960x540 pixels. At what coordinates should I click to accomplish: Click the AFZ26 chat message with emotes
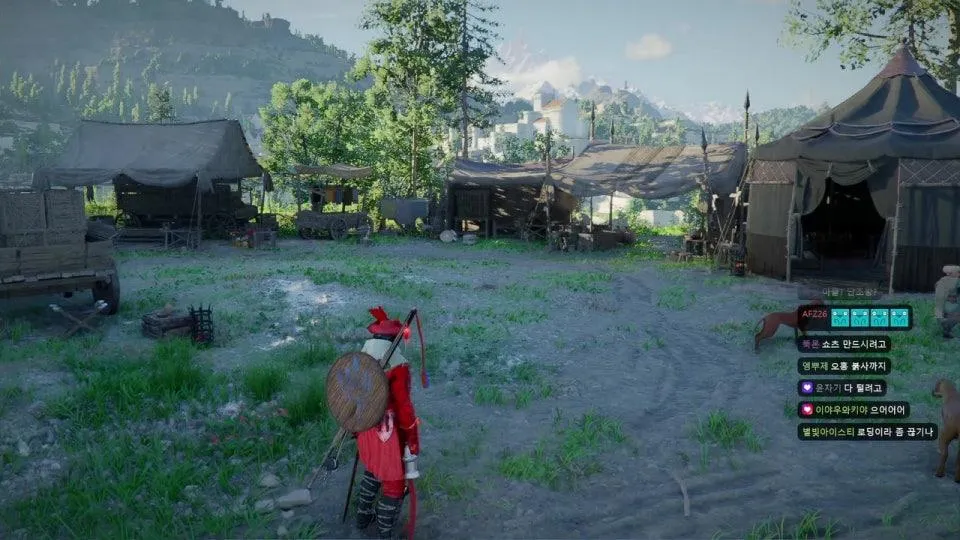click(x=855, y=317)
